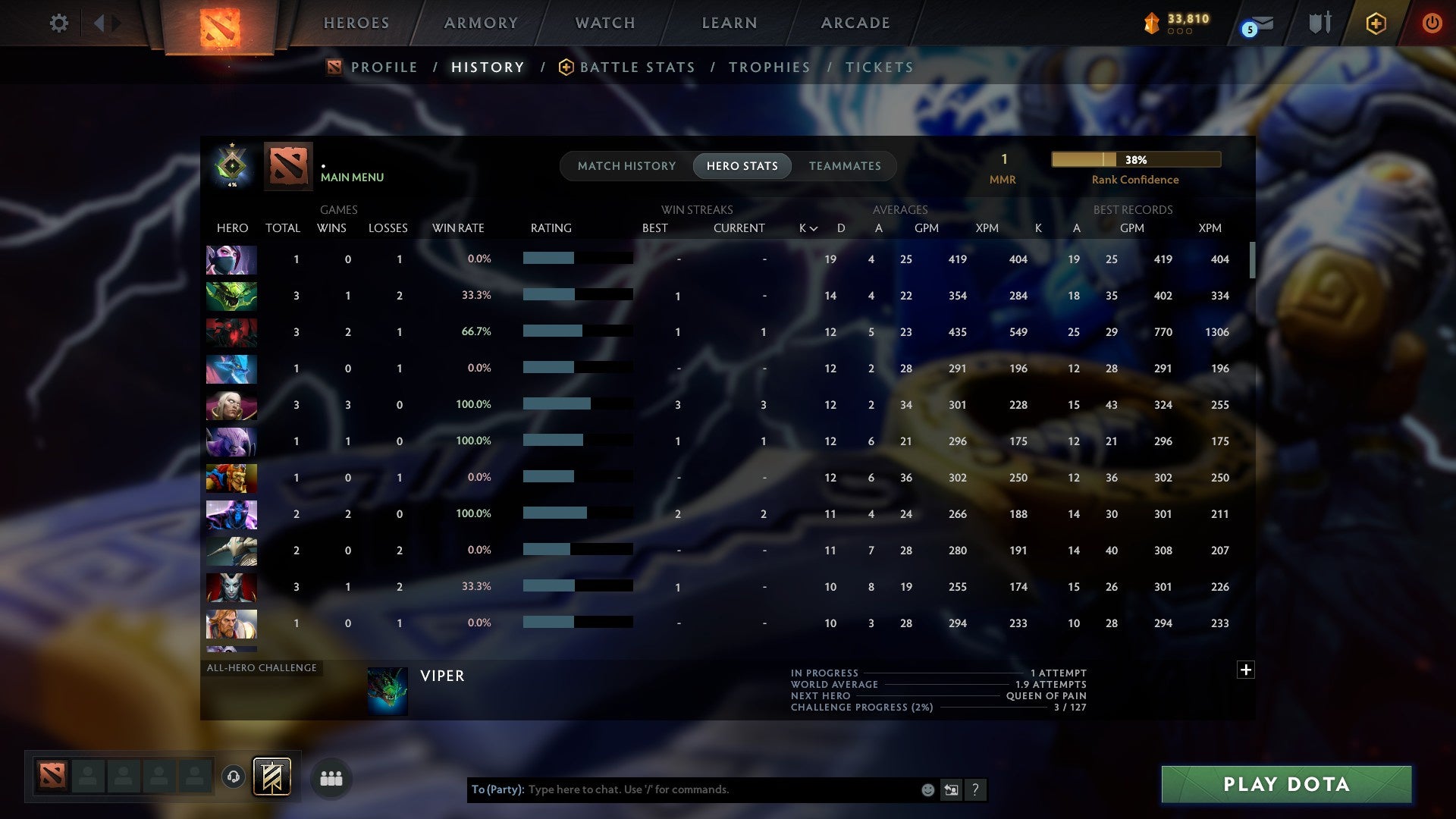Switch to the TEAMMATES tab
Viewport: 1456px width, 819px height.
pyautogui.click(x=844, y=165)
